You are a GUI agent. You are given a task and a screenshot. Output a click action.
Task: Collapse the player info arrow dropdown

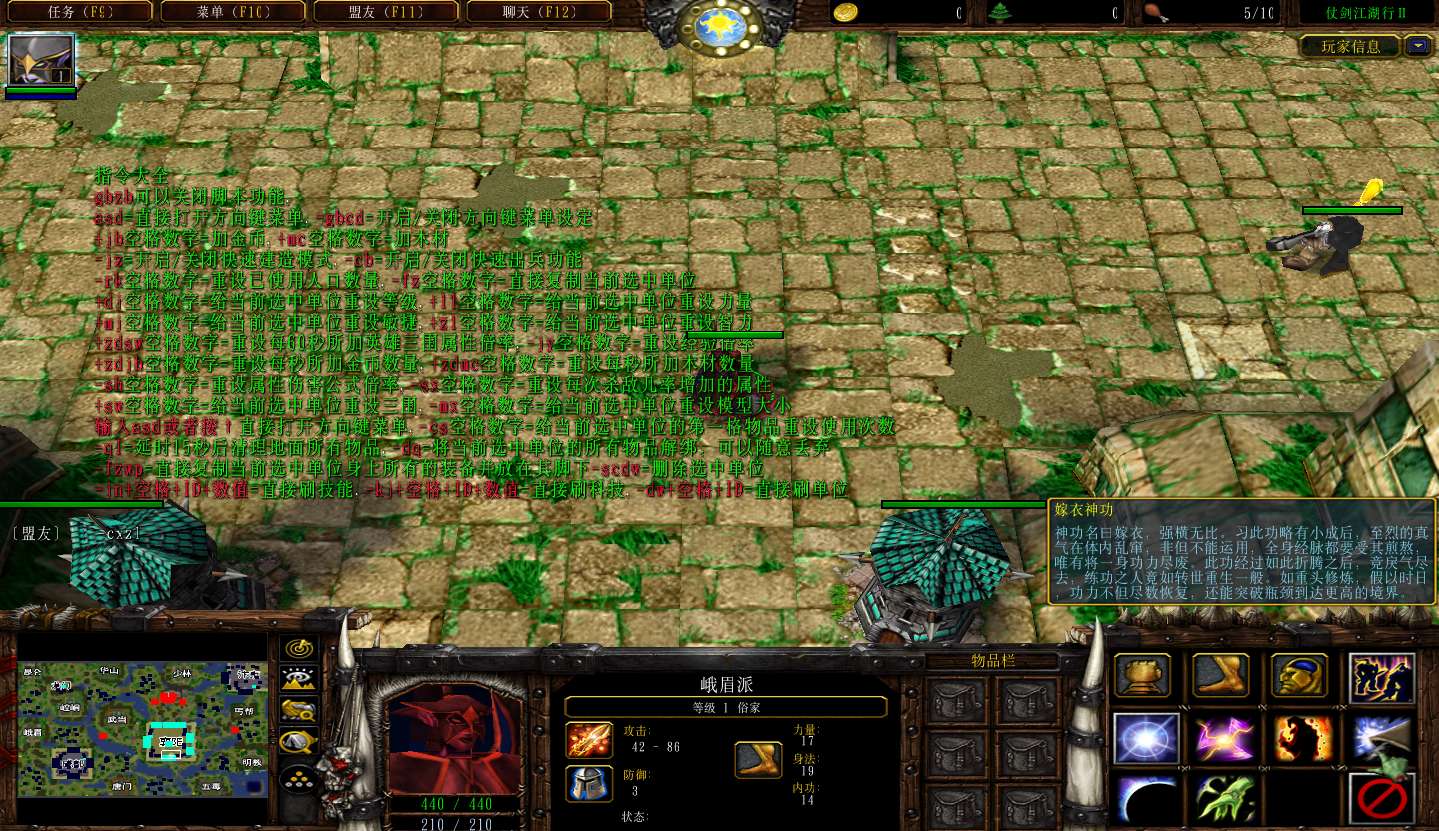tap(1418, 46)
